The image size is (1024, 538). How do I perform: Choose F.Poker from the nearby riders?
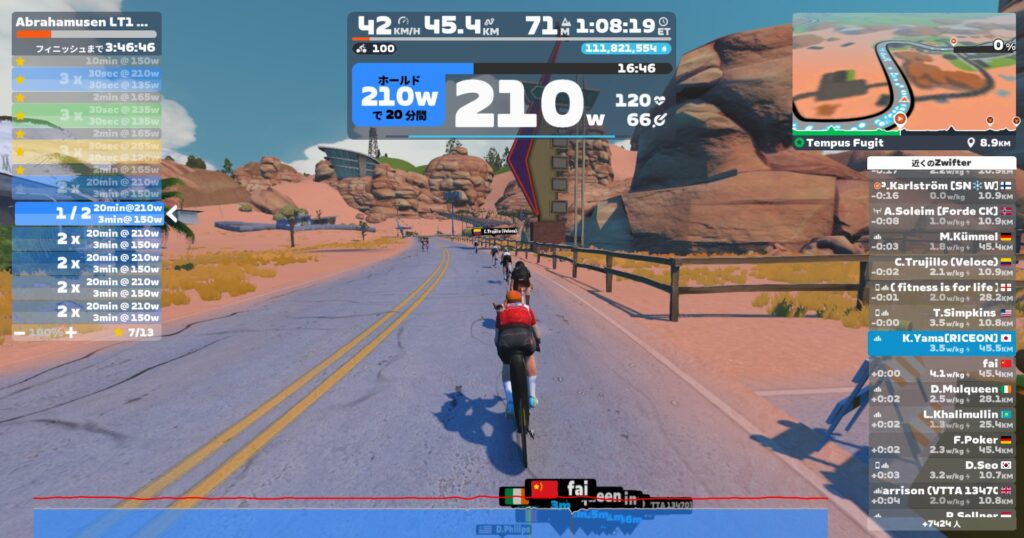(x=941, y=445)
